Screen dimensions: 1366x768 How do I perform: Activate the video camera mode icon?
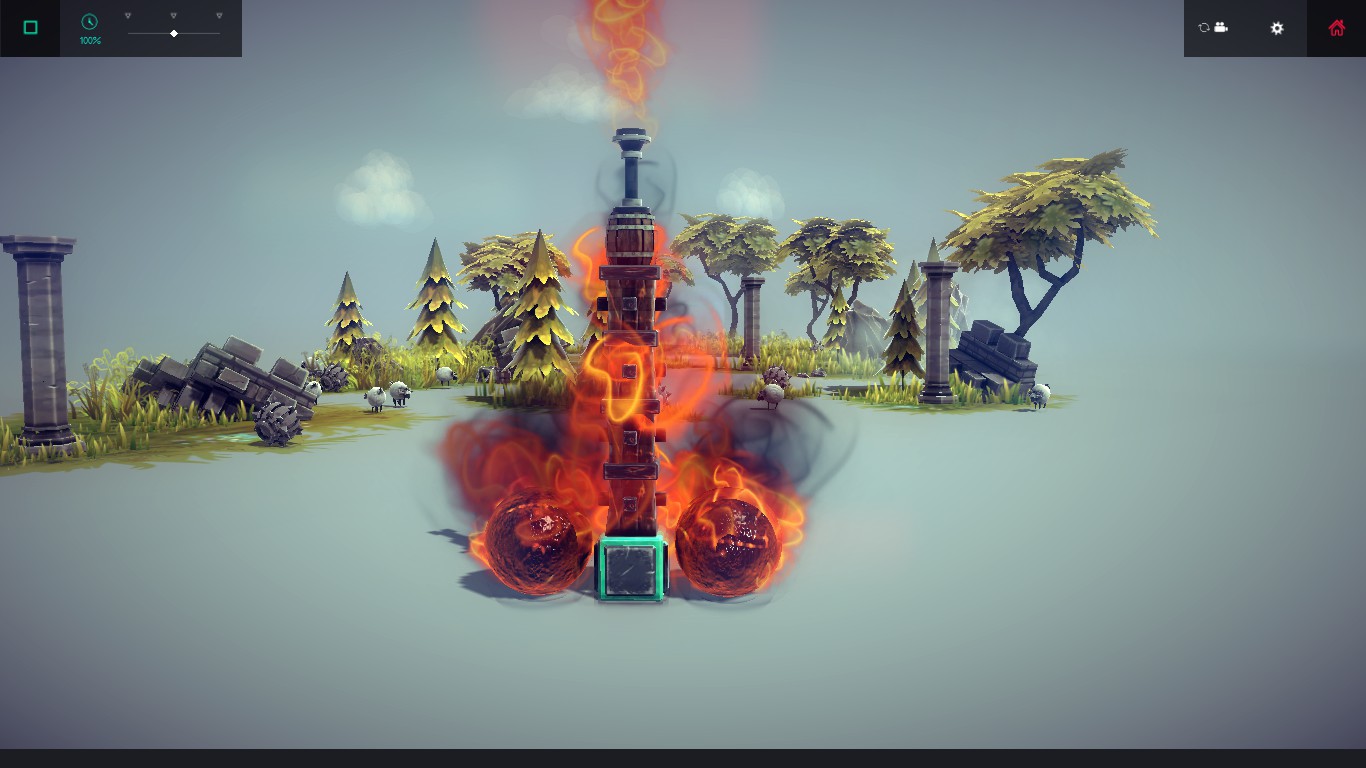(1222, 28)
